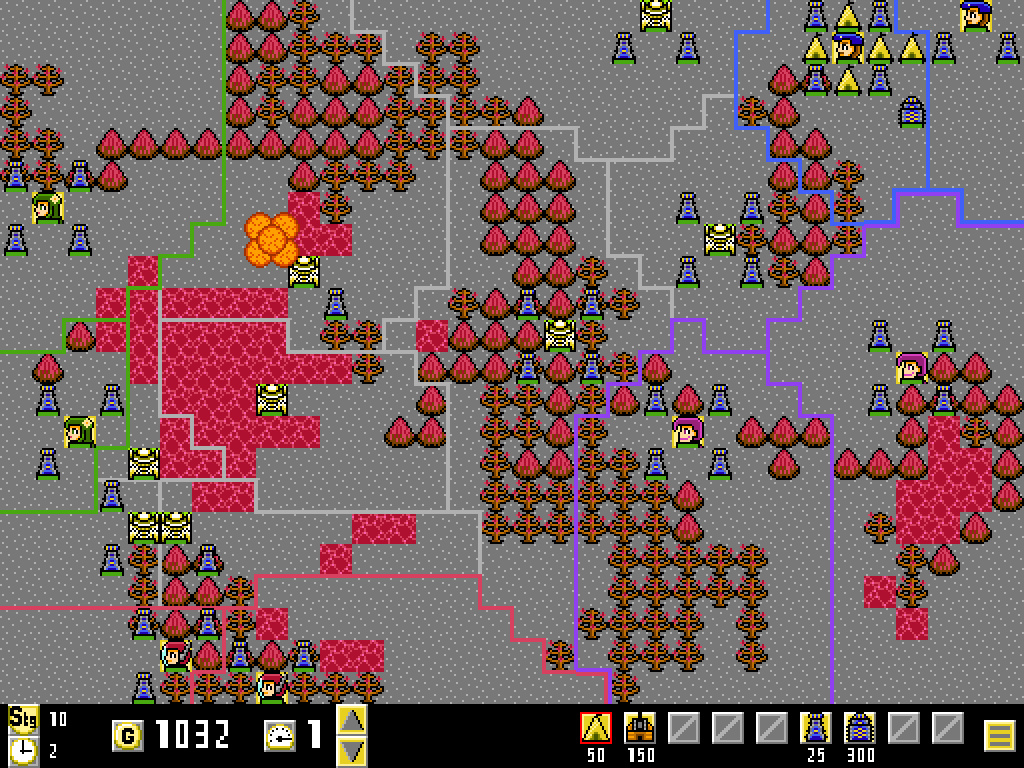Select the large blue tower costing 300
Image resolution: width=1024 pixels, height=768 pixels.
click(x=860, y=728)
